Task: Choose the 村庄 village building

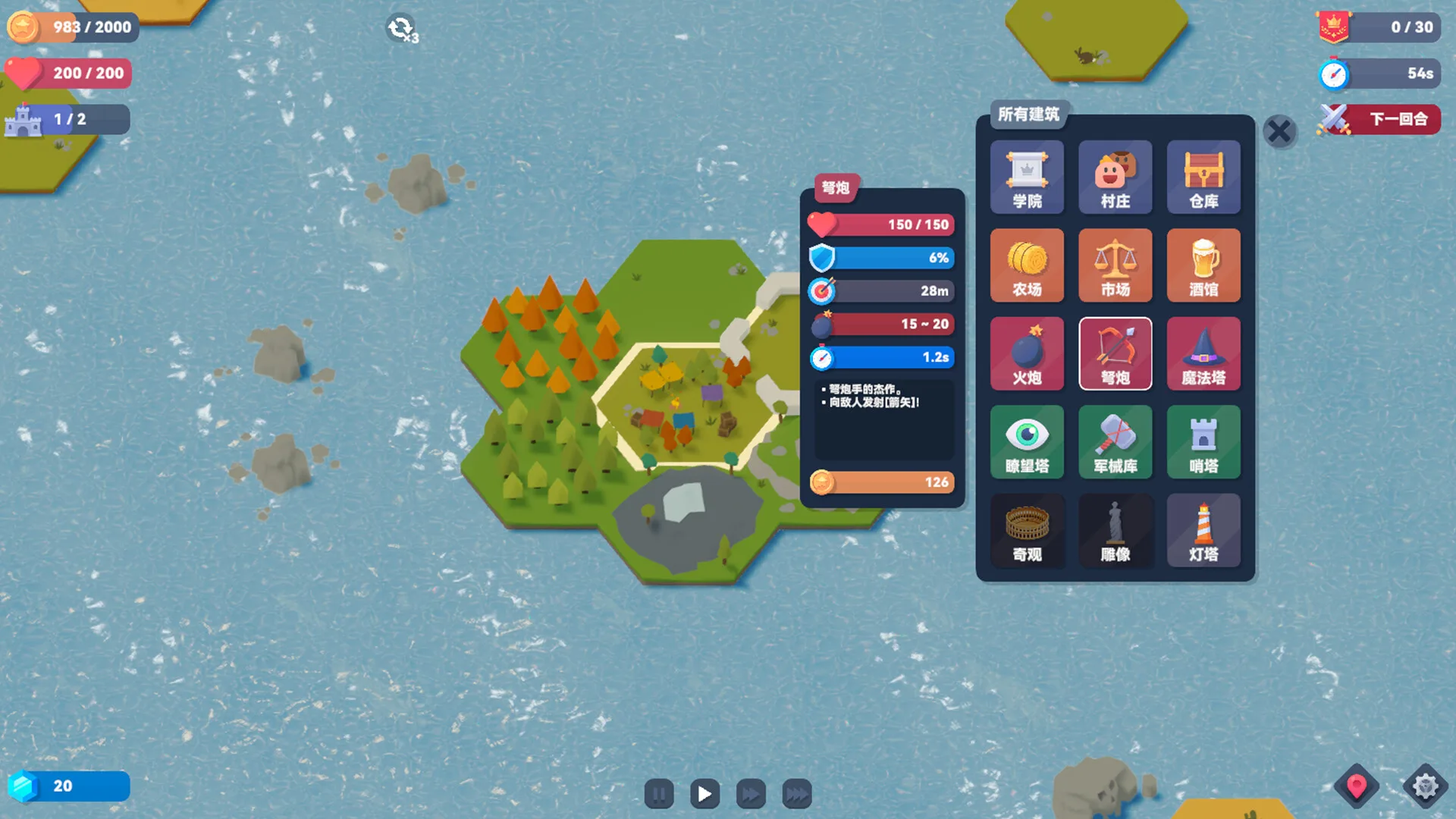Action: click(1115, 177)
